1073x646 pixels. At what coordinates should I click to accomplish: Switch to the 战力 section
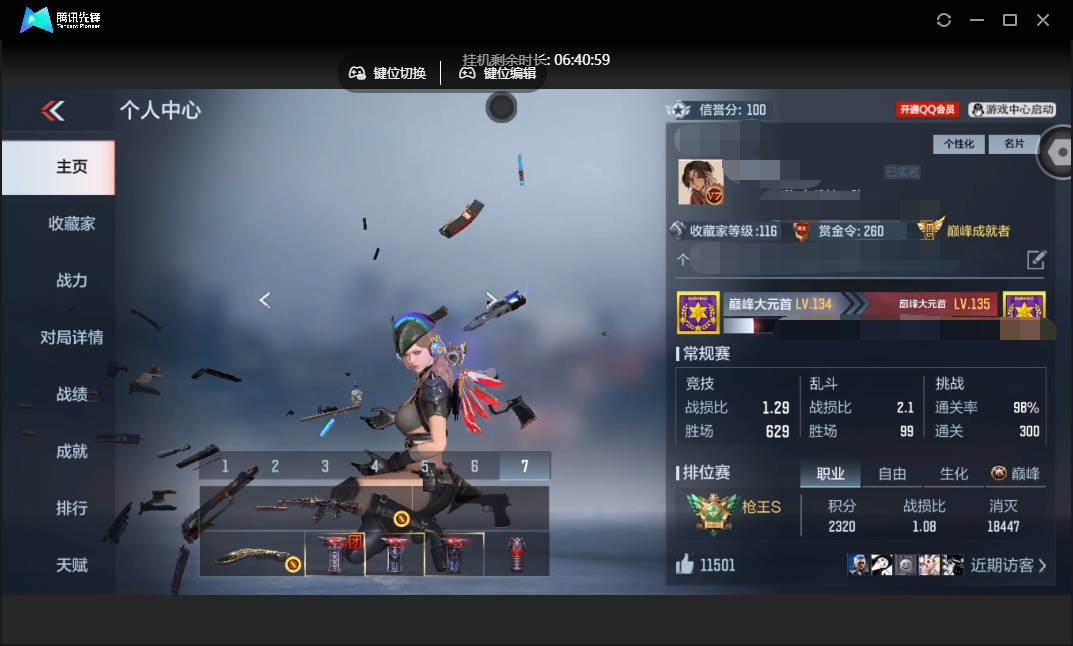[71, 280]
